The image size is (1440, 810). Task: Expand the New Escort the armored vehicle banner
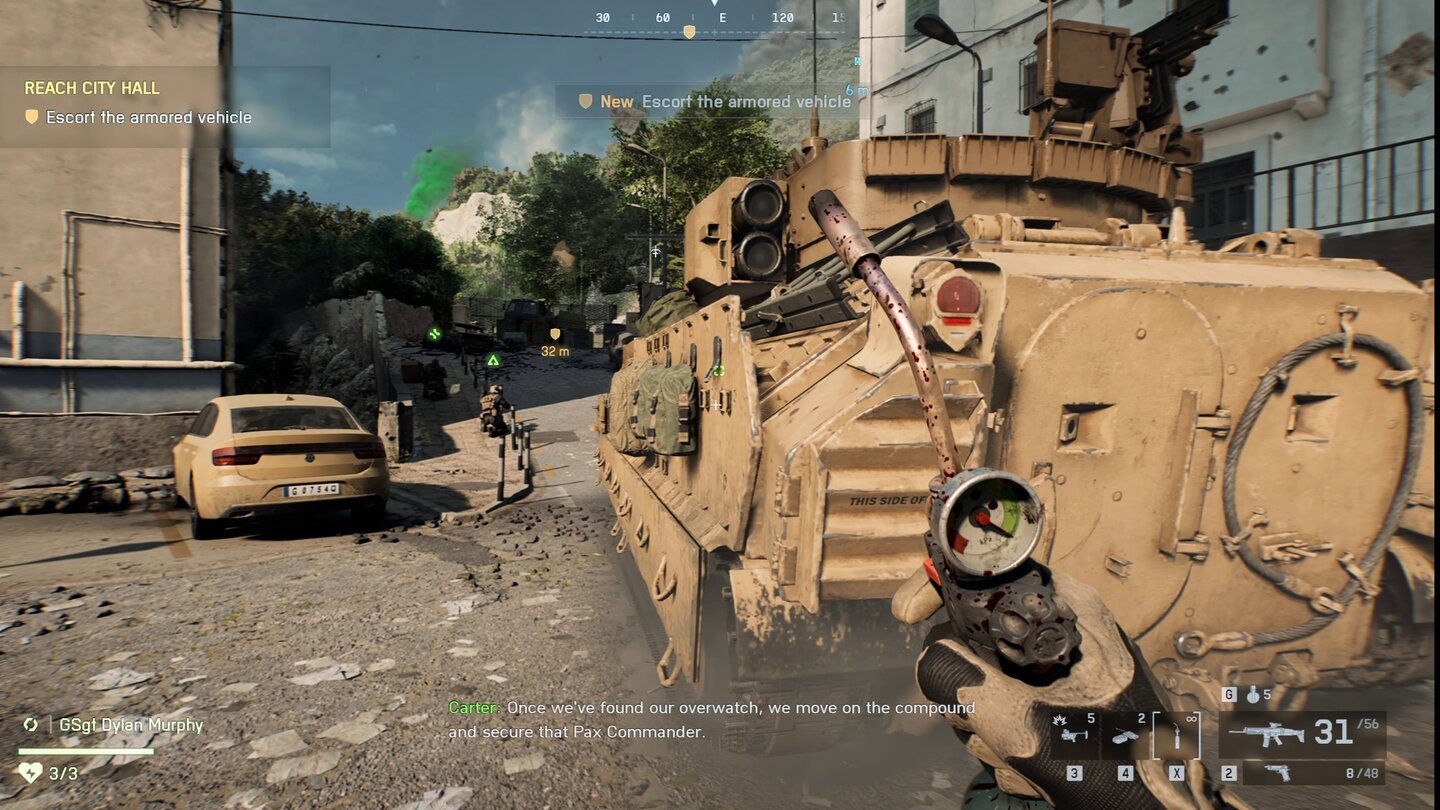710,101
